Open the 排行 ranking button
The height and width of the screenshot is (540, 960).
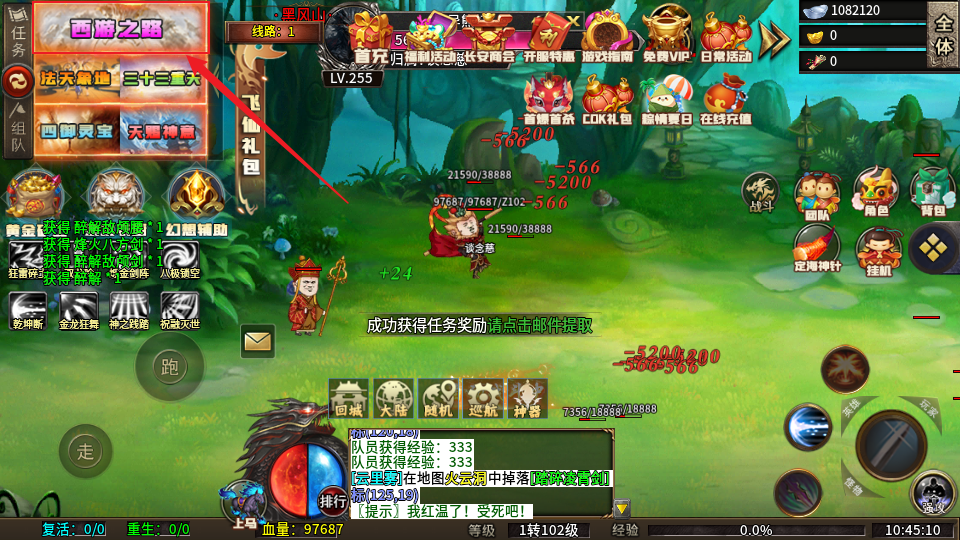333,500
